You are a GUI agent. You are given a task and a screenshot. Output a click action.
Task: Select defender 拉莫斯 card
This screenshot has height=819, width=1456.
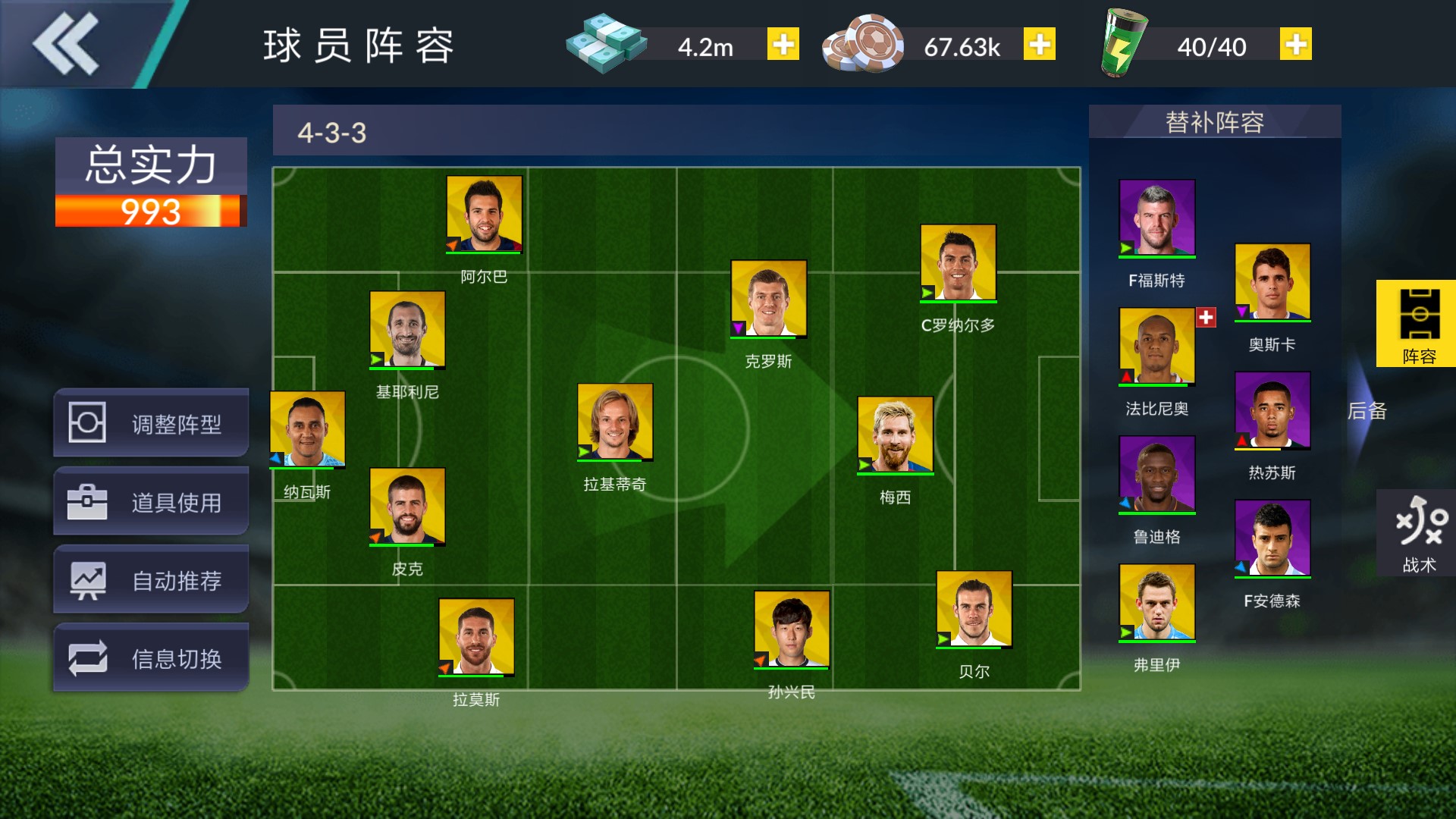click(476, 636)
